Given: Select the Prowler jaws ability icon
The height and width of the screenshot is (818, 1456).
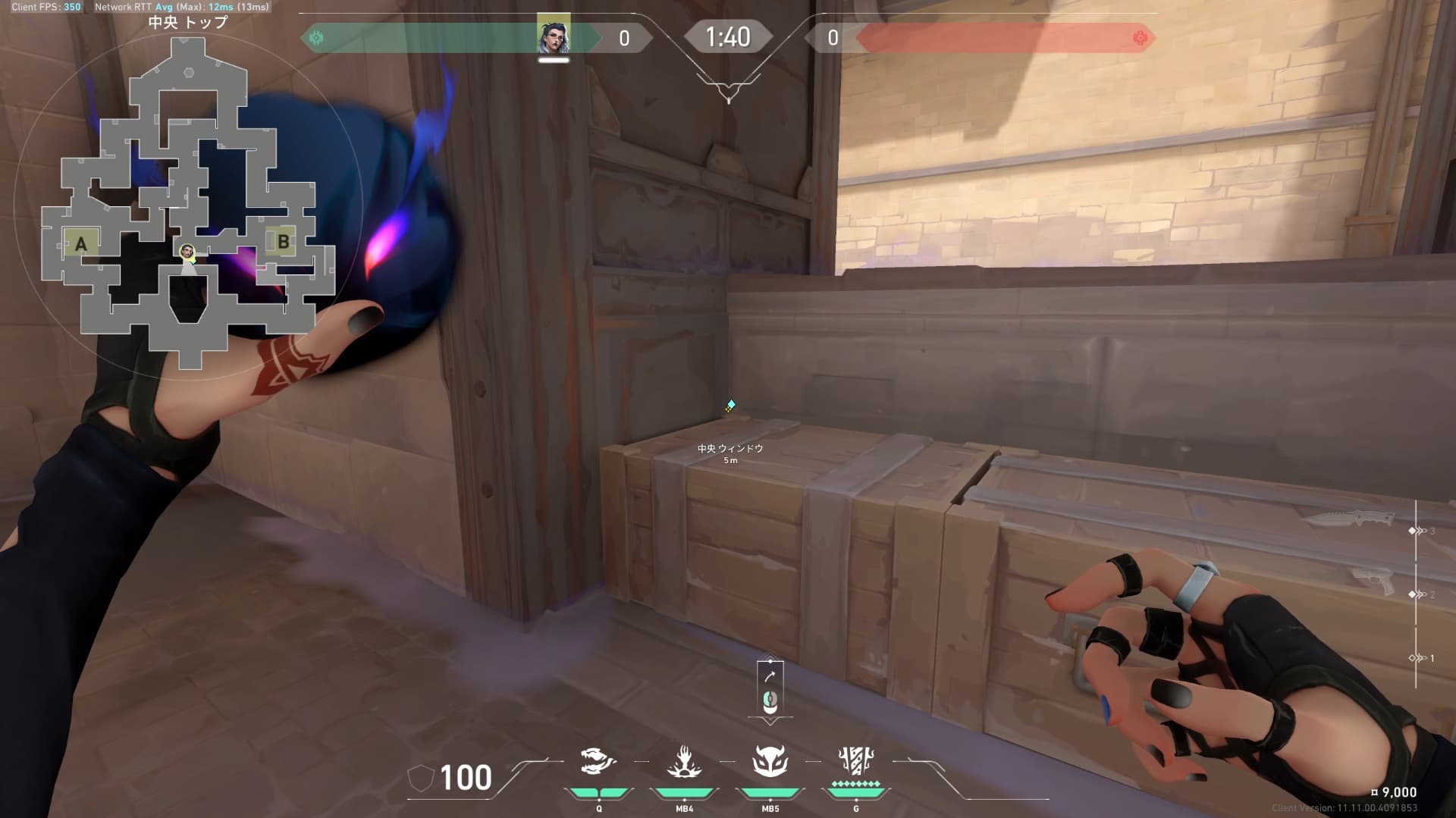Looking at the screenshot, I should 598,761.
